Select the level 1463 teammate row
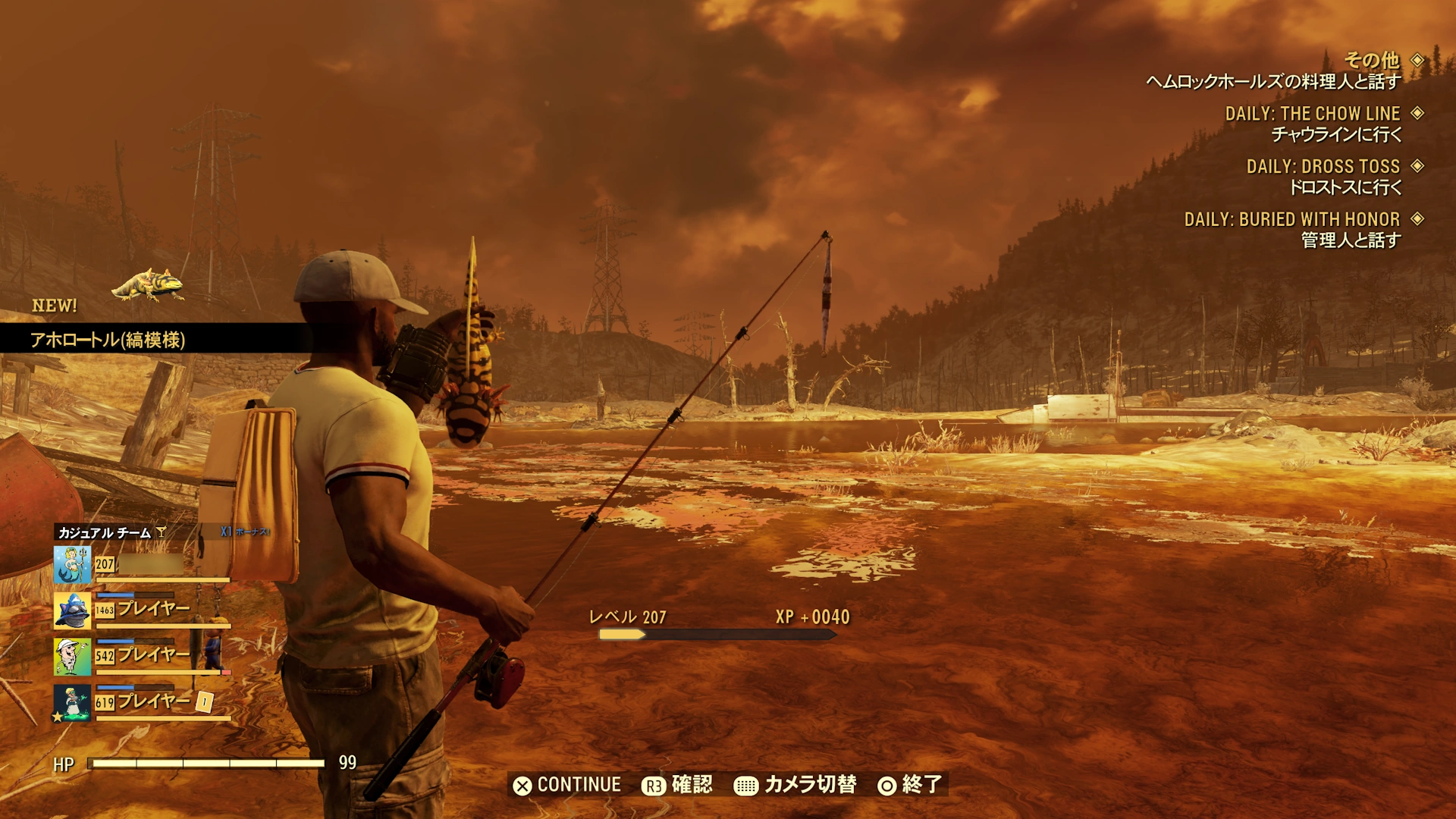 [x=142, y=610]
